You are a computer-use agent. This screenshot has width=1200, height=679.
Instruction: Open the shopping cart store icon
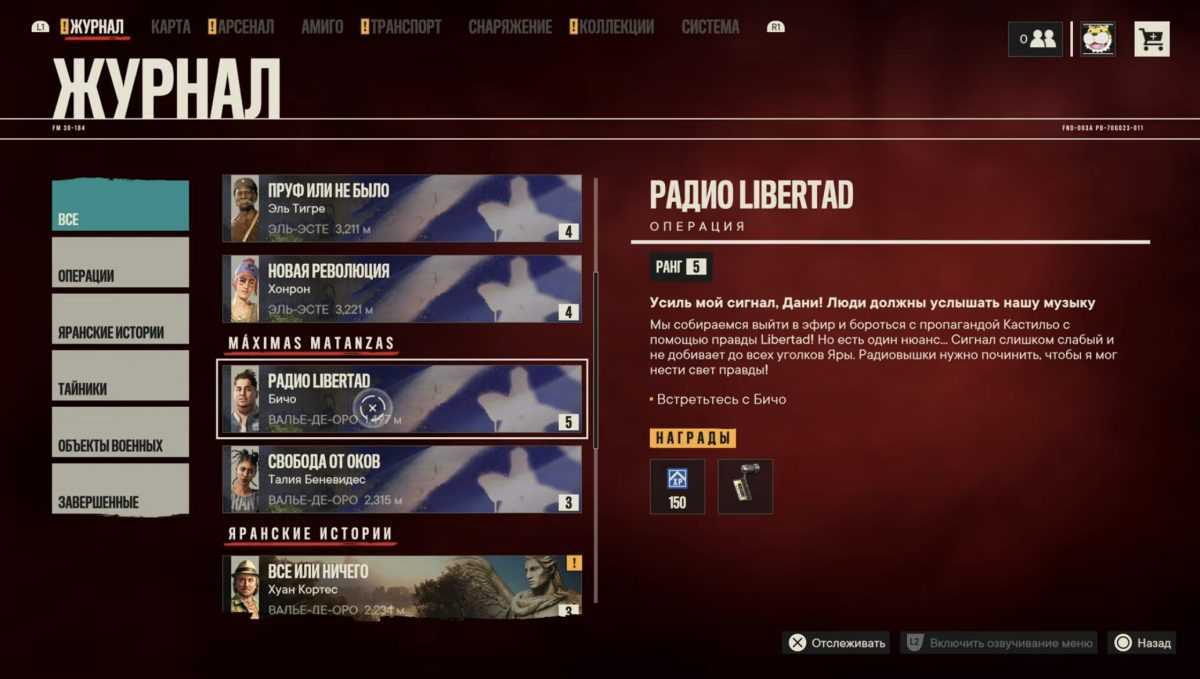(1152, 39)
